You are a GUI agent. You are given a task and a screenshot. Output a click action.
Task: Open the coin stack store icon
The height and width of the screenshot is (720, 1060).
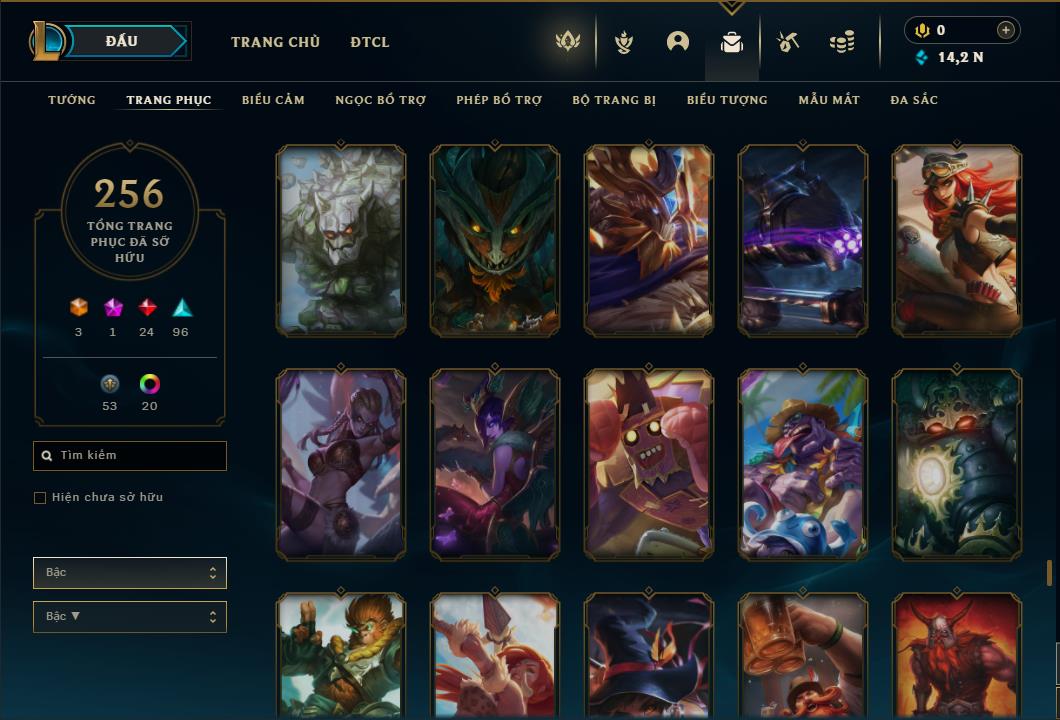point(842,42)
